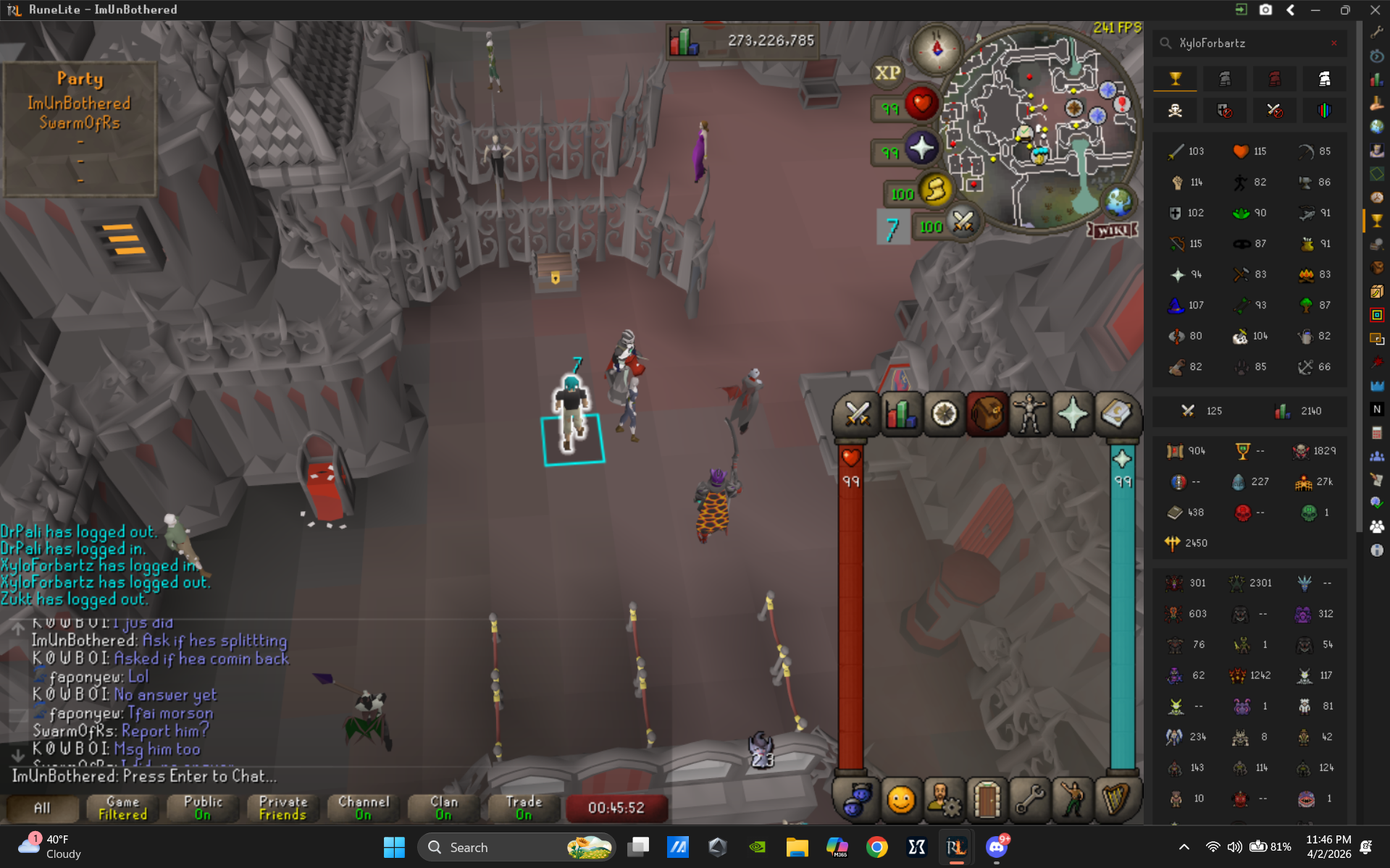Screen dimensions: 1390x868
Task: Open the Skills tab bar-chart icon
Action: (900, 413)
